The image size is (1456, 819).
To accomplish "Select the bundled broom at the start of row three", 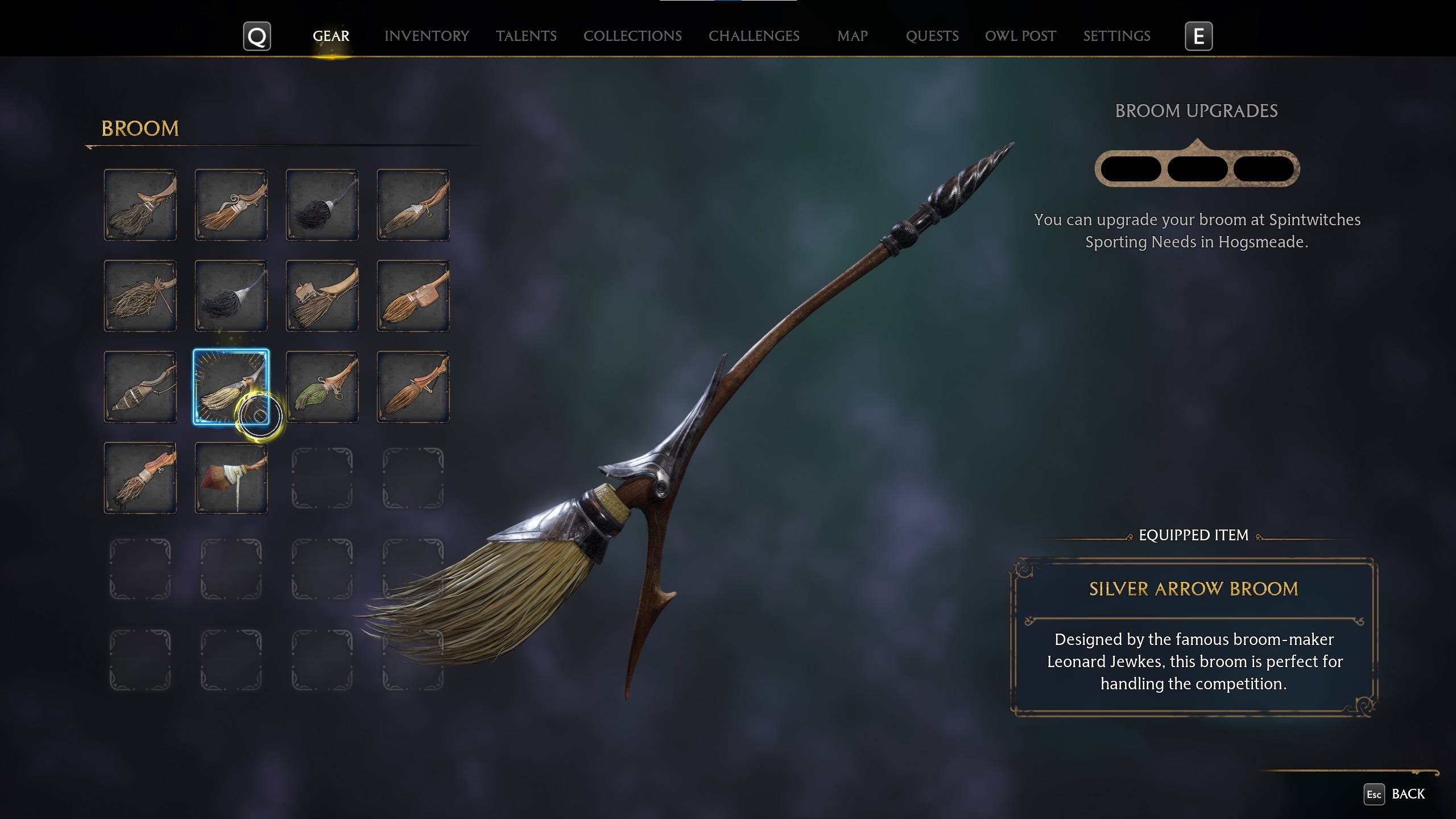I will click(x=140, y=388).
